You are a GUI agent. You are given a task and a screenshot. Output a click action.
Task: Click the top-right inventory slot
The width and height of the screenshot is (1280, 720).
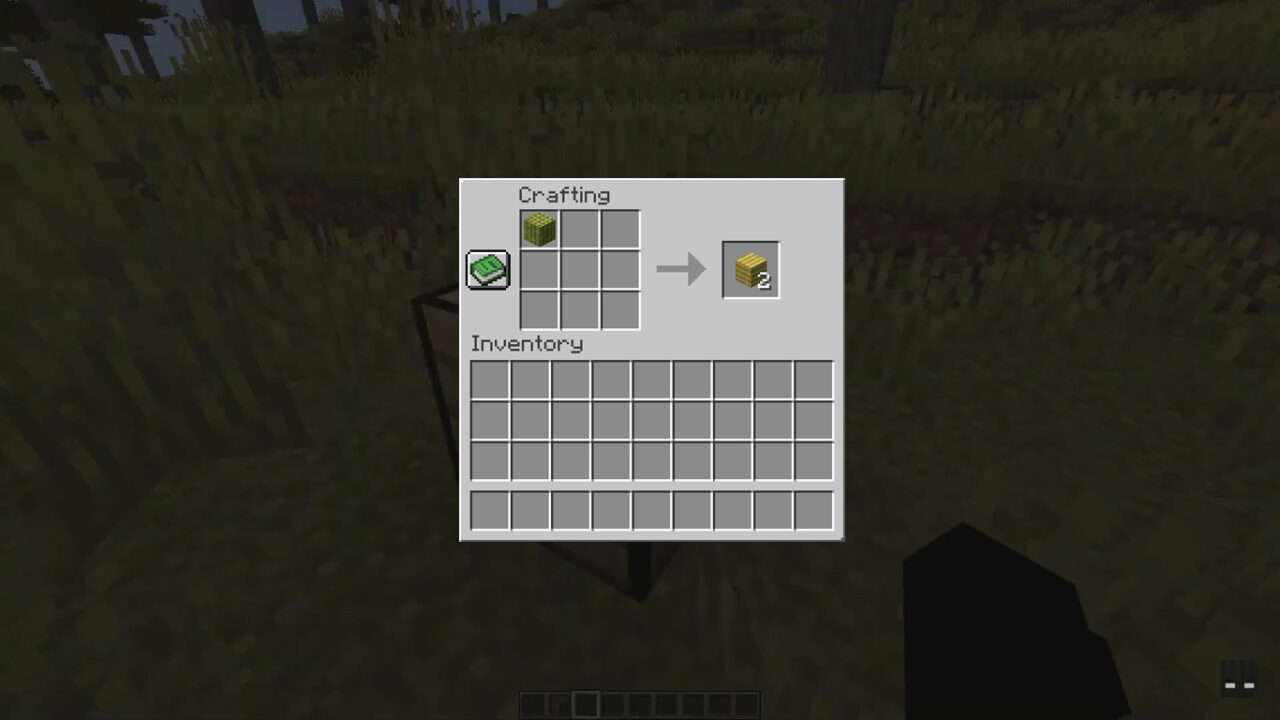pyautogui.click(x=811, y=378)
